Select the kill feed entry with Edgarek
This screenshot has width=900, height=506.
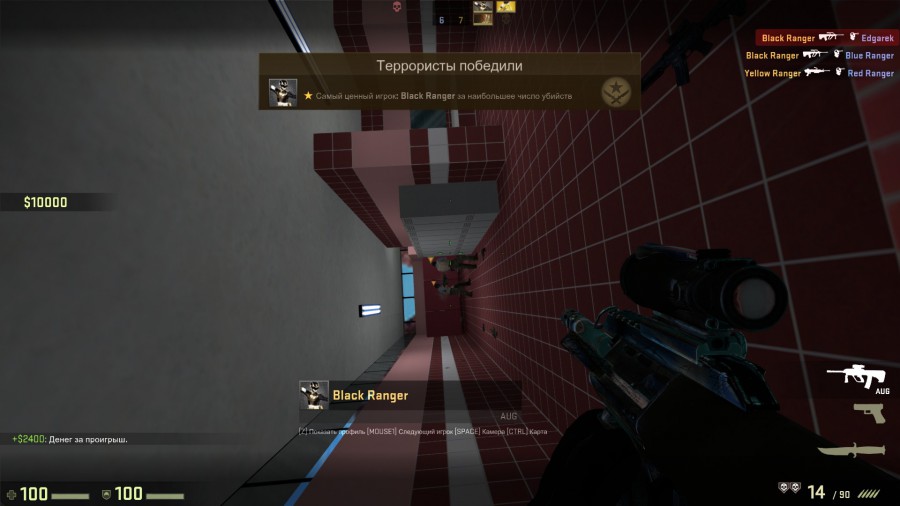pyautogui.click(x=826, y=38)
